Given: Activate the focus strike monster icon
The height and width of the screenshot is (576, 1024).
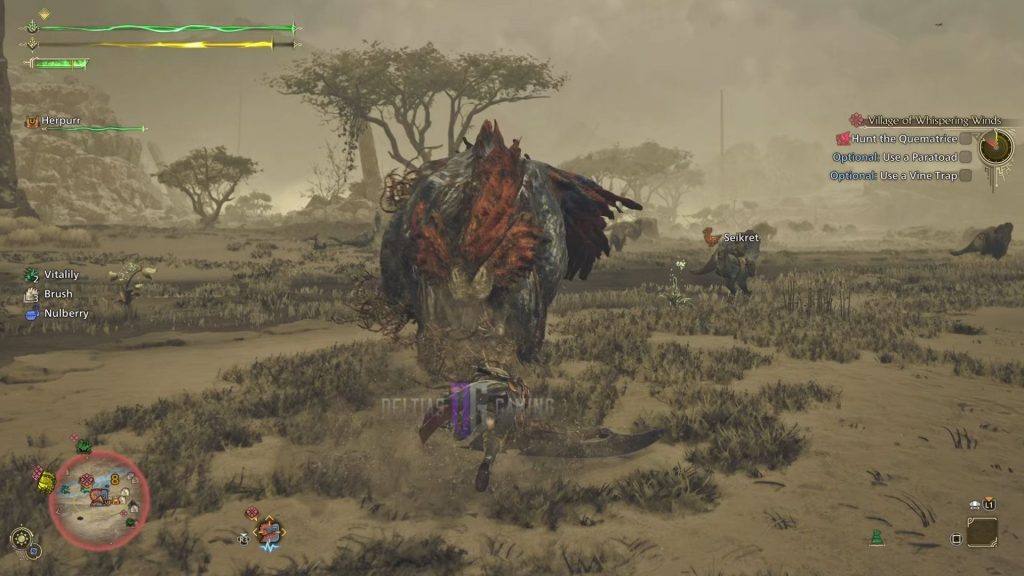Looking at the screenshot, I should point(268,530).
